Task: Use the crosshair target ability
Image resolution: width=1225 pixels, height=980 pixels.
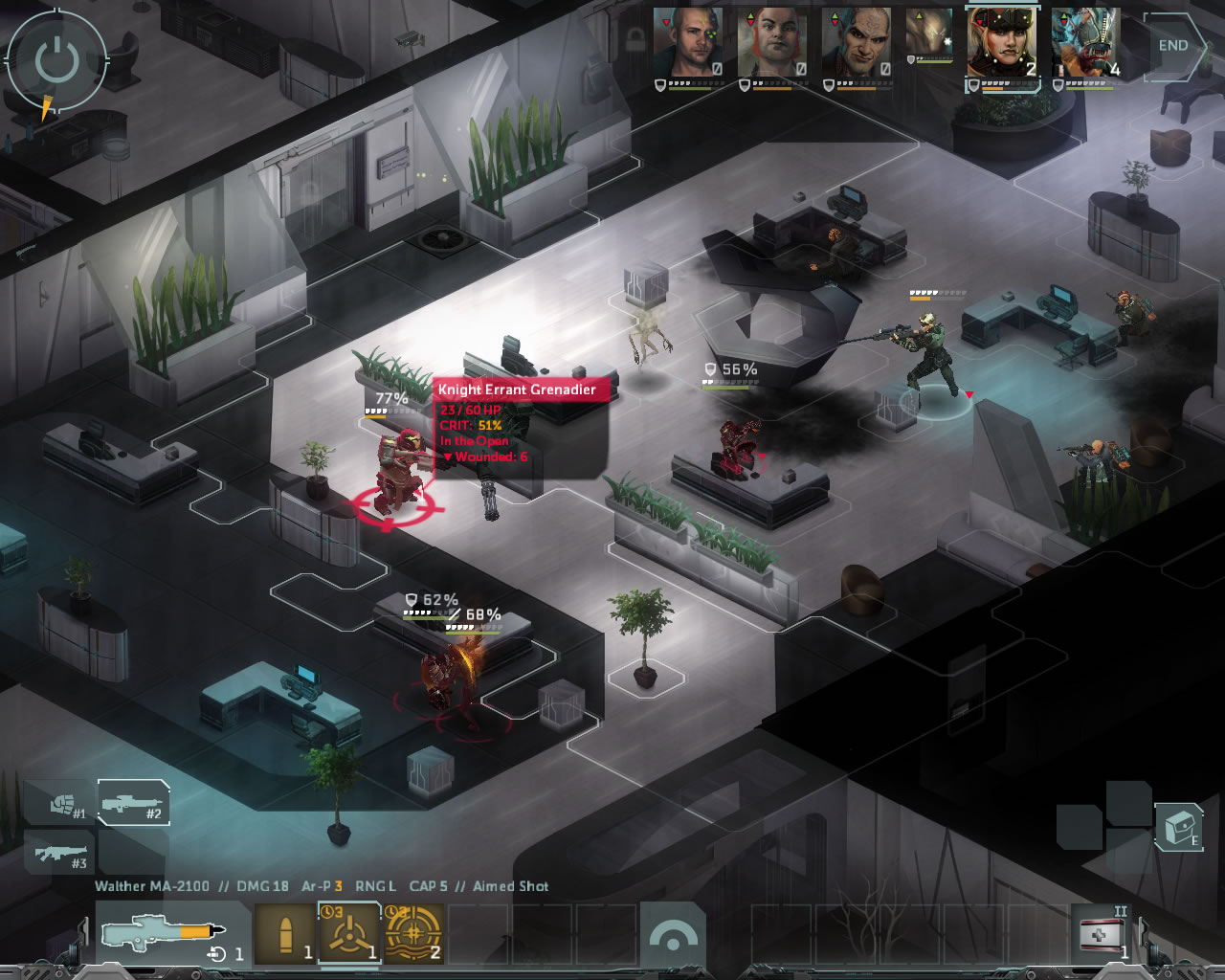Action: click(x=413, y=934)
